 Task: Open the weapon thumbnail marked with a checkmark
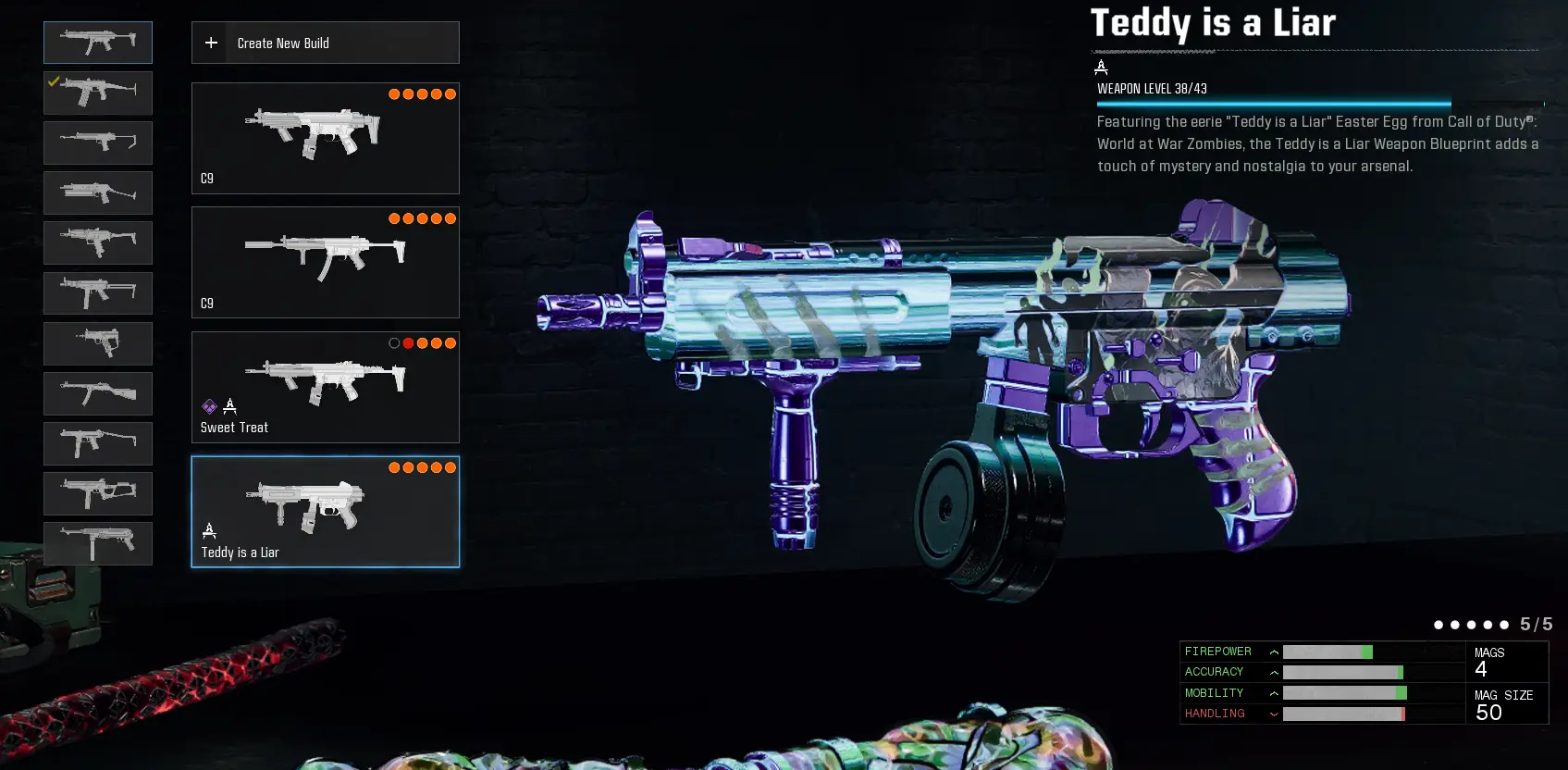coord(98,93)
